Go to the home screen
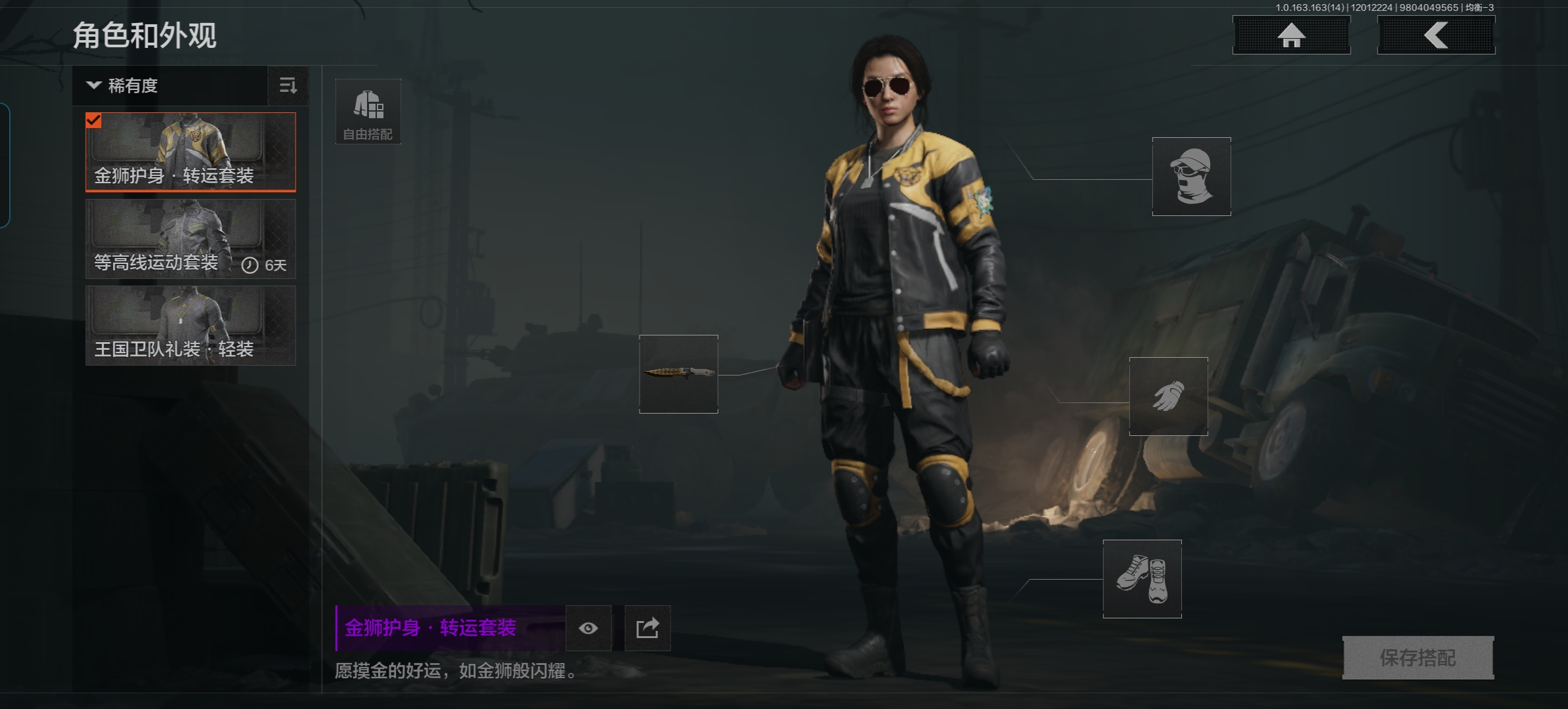 (1291, 35)
